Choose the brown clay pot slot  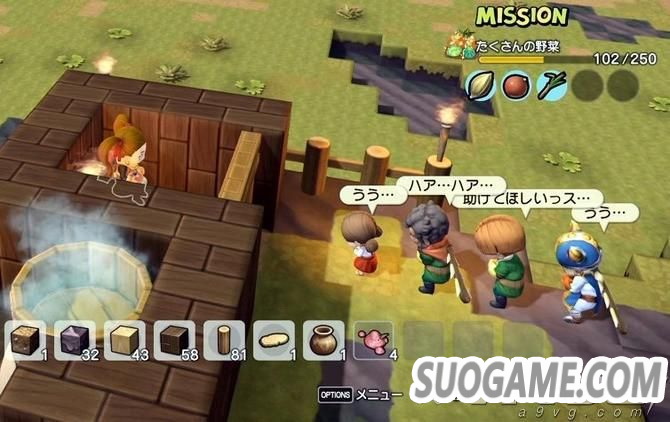322,340
